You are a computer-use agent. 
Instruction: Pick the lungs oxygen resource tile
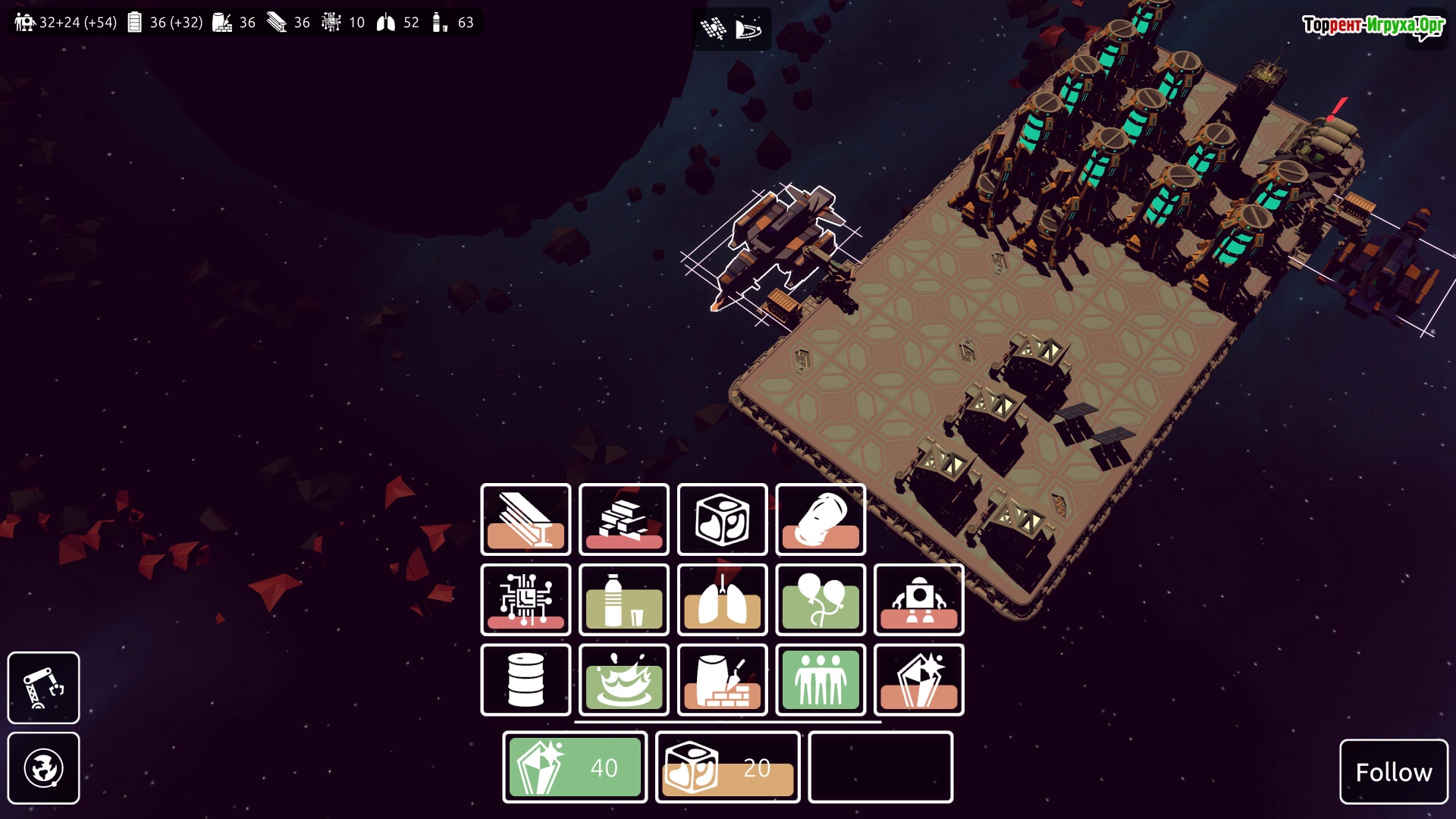point(722,600)
